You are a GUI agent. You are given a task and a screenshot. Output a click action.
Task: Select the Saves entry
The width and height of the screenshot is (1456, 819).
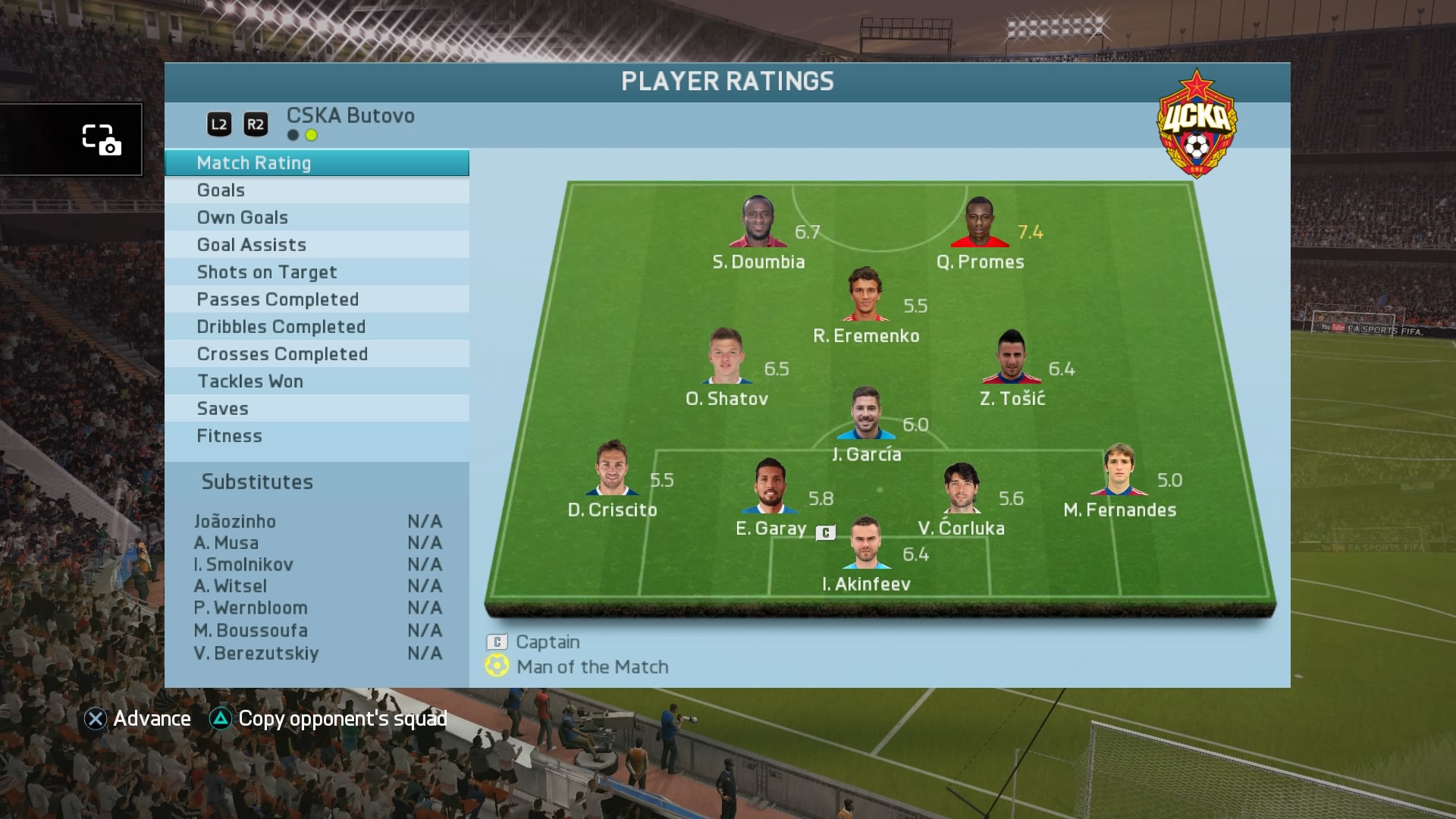316,409
